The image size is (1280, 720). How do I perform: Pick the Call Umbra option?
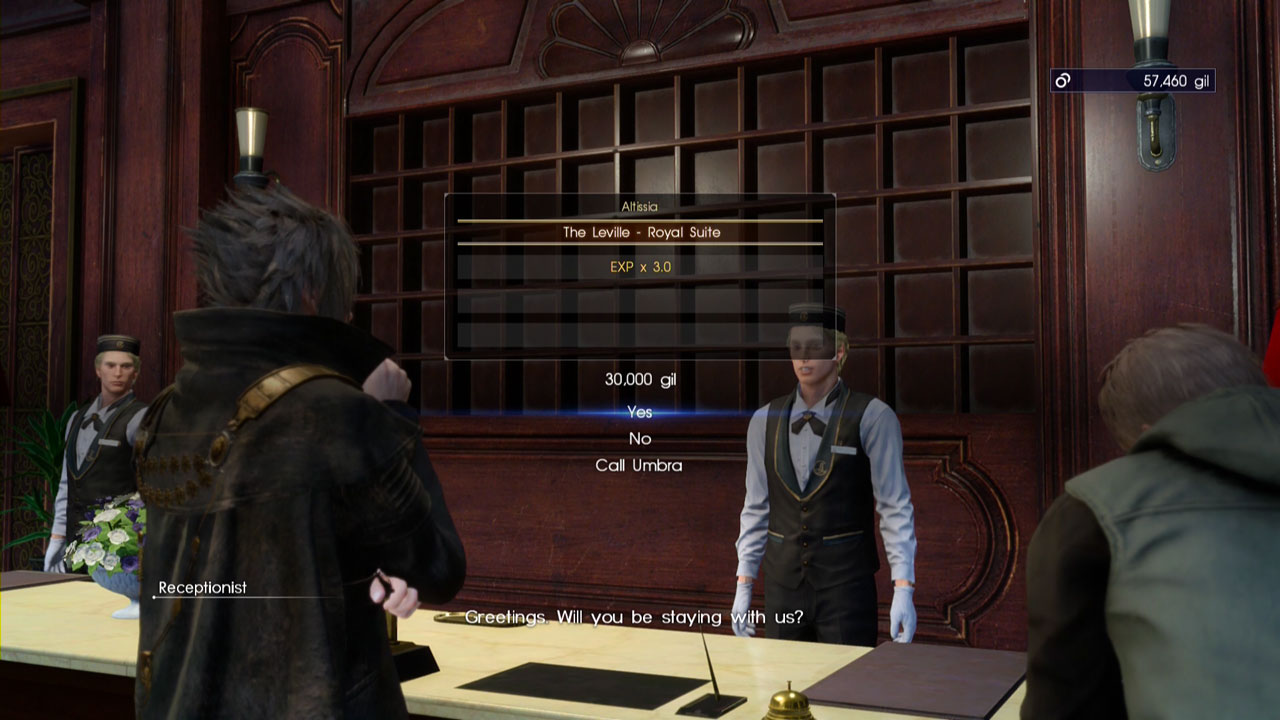(x=639, y=465)
